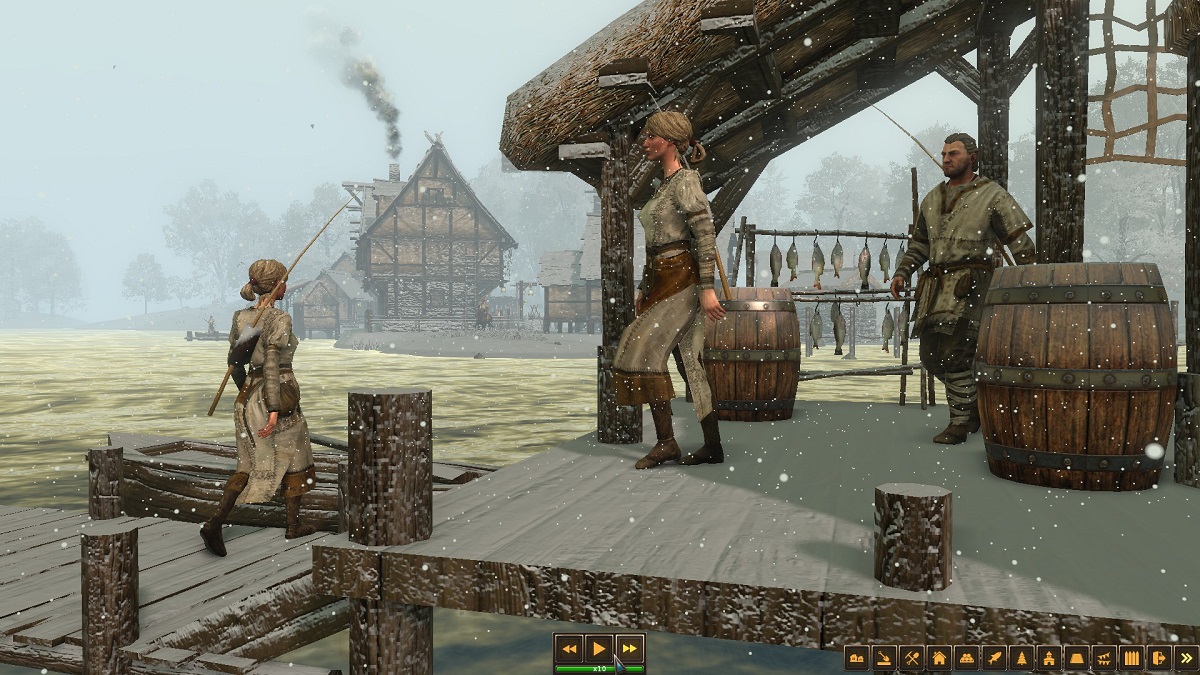Select the wooden fence icon

point(1131,657)
